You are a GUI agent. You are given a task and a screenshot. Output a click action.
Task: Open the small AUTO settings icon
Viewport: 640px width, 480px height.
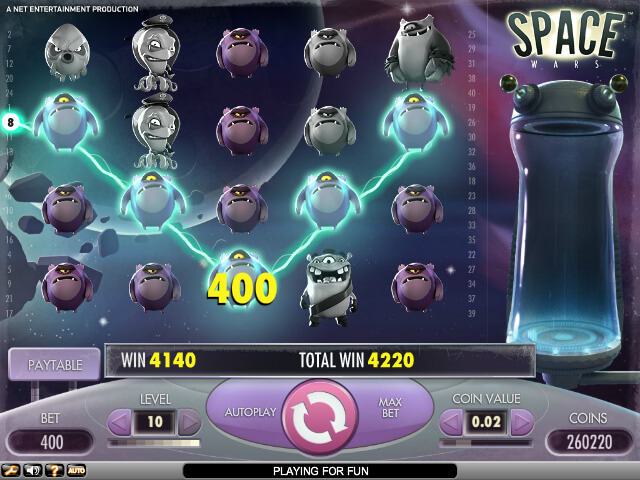76,469
